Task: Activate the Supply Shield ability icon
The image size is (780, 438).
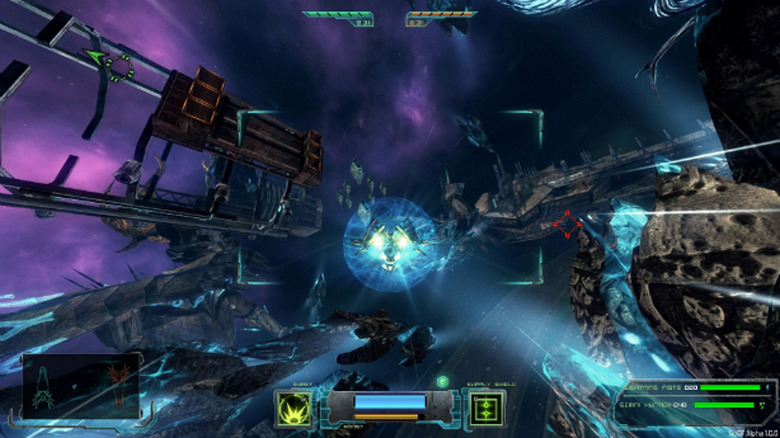Action: click(x=485, y=408)
